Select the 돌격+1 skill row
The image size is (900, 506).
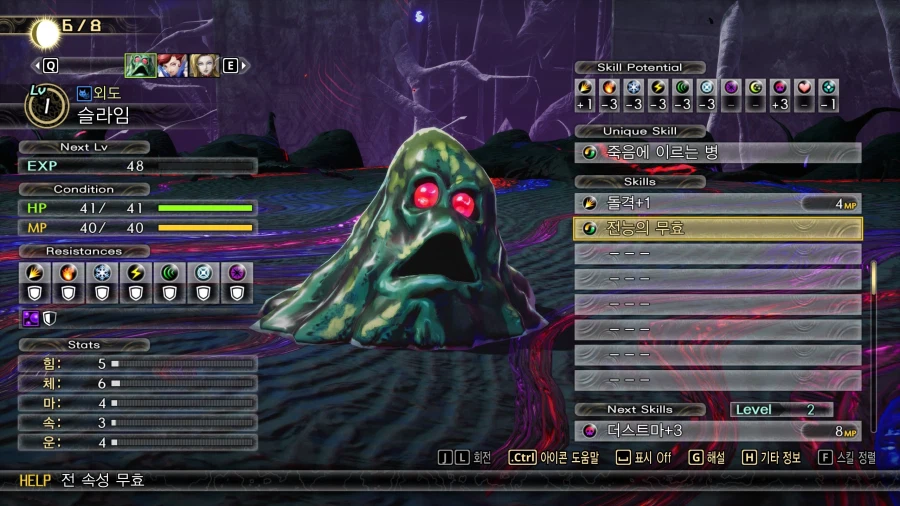click(x=717, y=203)
